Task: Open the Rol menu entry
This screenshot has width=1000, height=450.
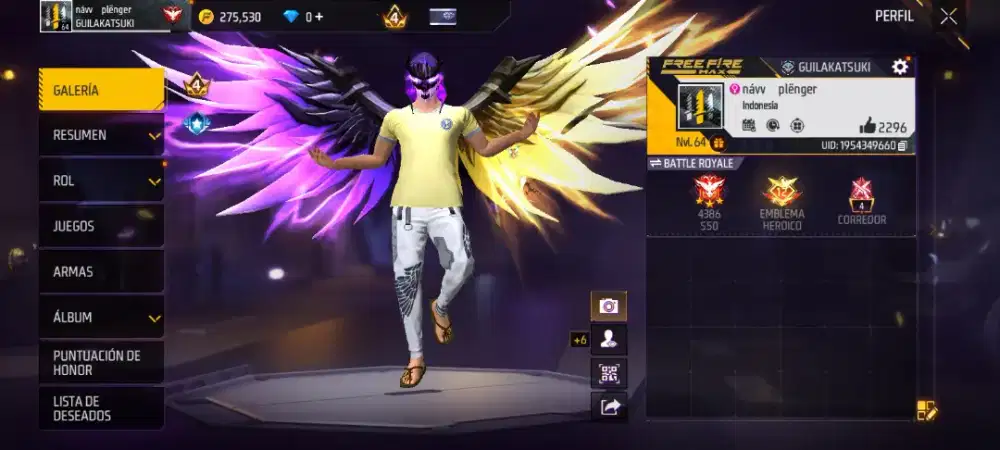Action: click(x=101, y=181)
